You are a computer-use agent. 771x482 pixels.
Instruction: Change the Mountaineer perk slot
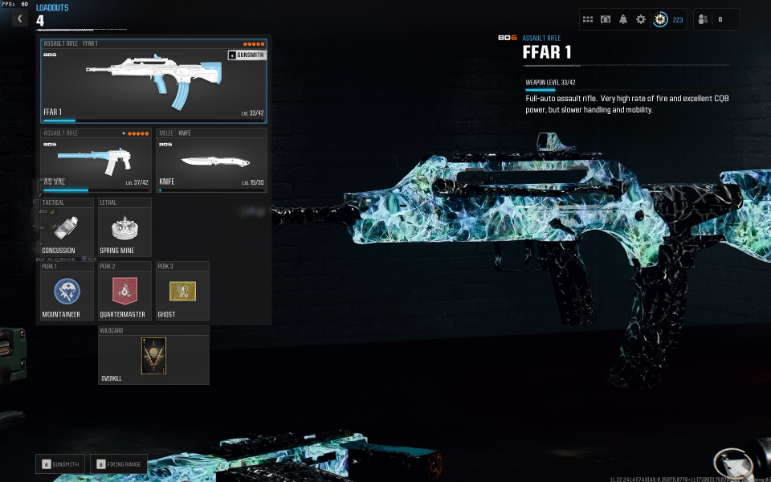point(67,292)
